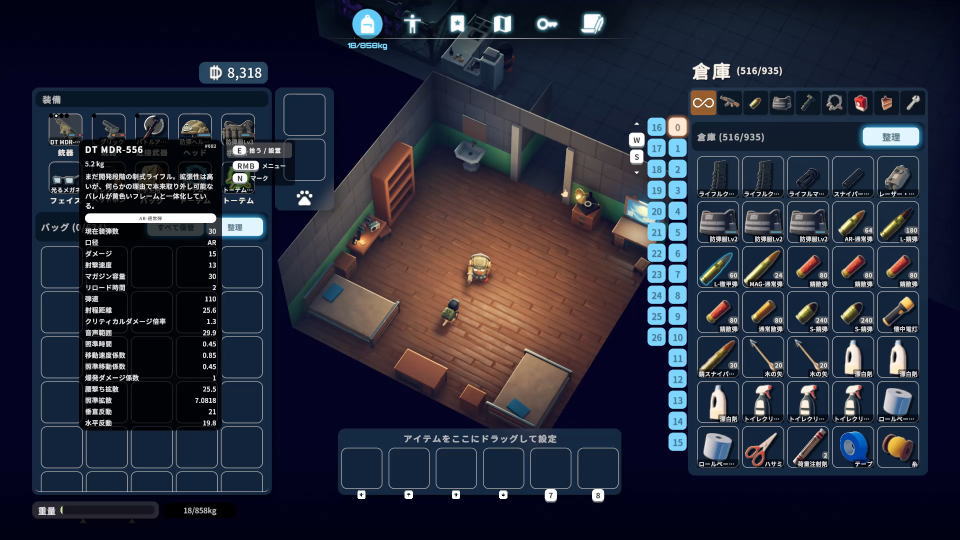
Task: Filter storage by the gun category
Action: tap(730, 102)
